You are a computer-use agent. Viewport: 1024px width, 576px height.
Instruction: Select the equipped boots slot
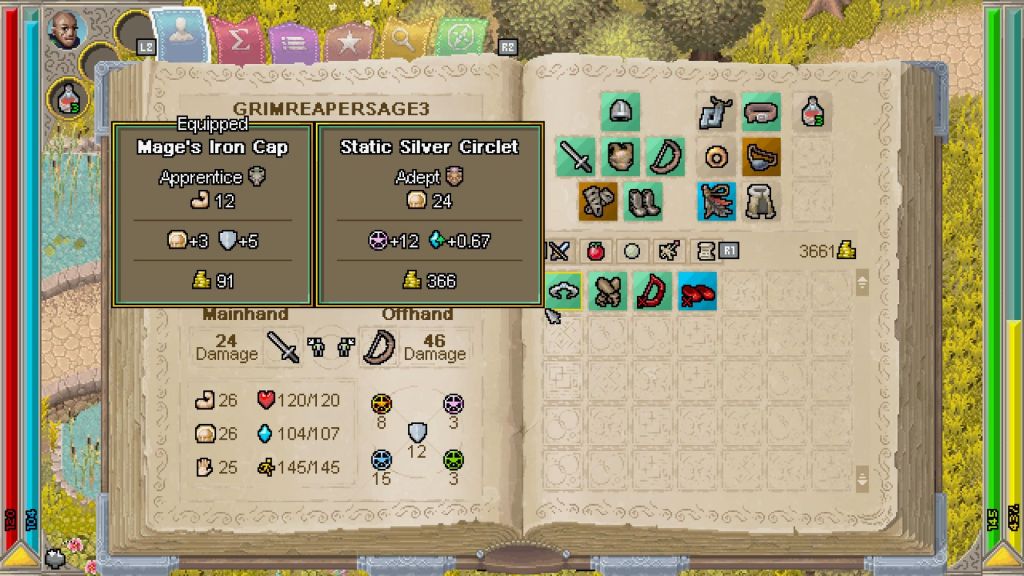pyautogui.click(x=642, y=201)
